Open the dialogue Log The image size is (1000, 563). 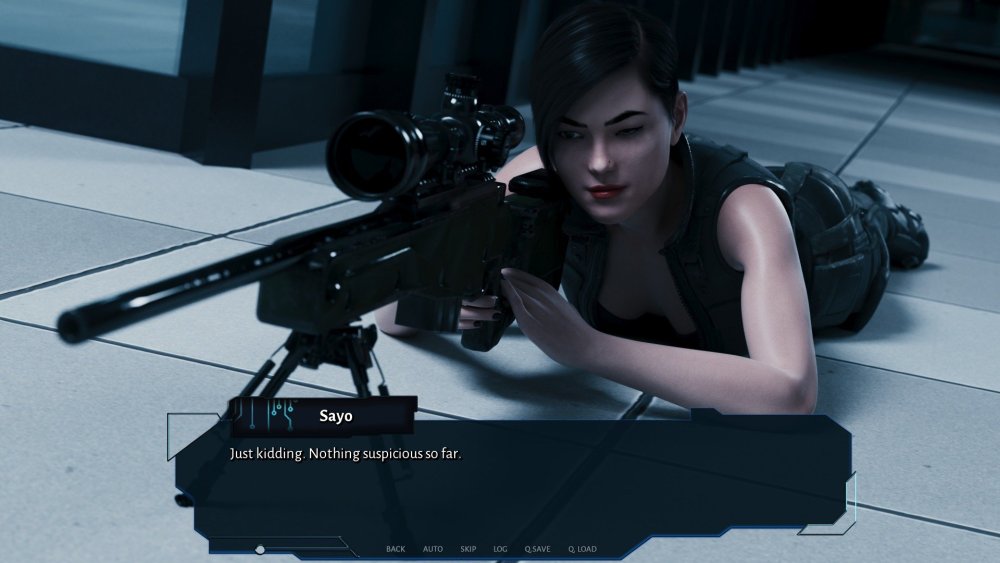point(500,549)
